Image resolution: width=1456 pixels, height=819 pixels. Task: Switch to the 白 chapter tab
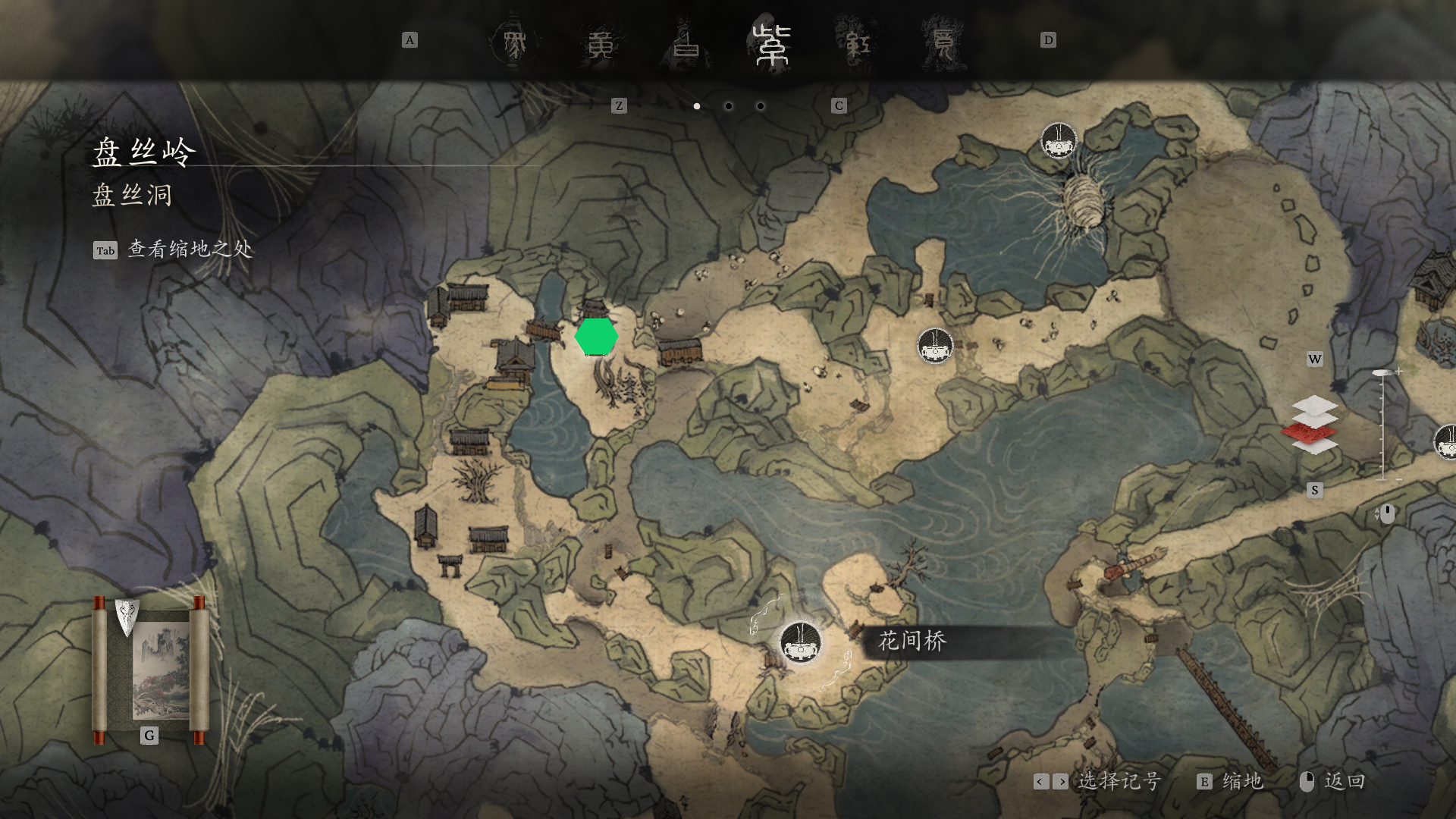(686, 44)
